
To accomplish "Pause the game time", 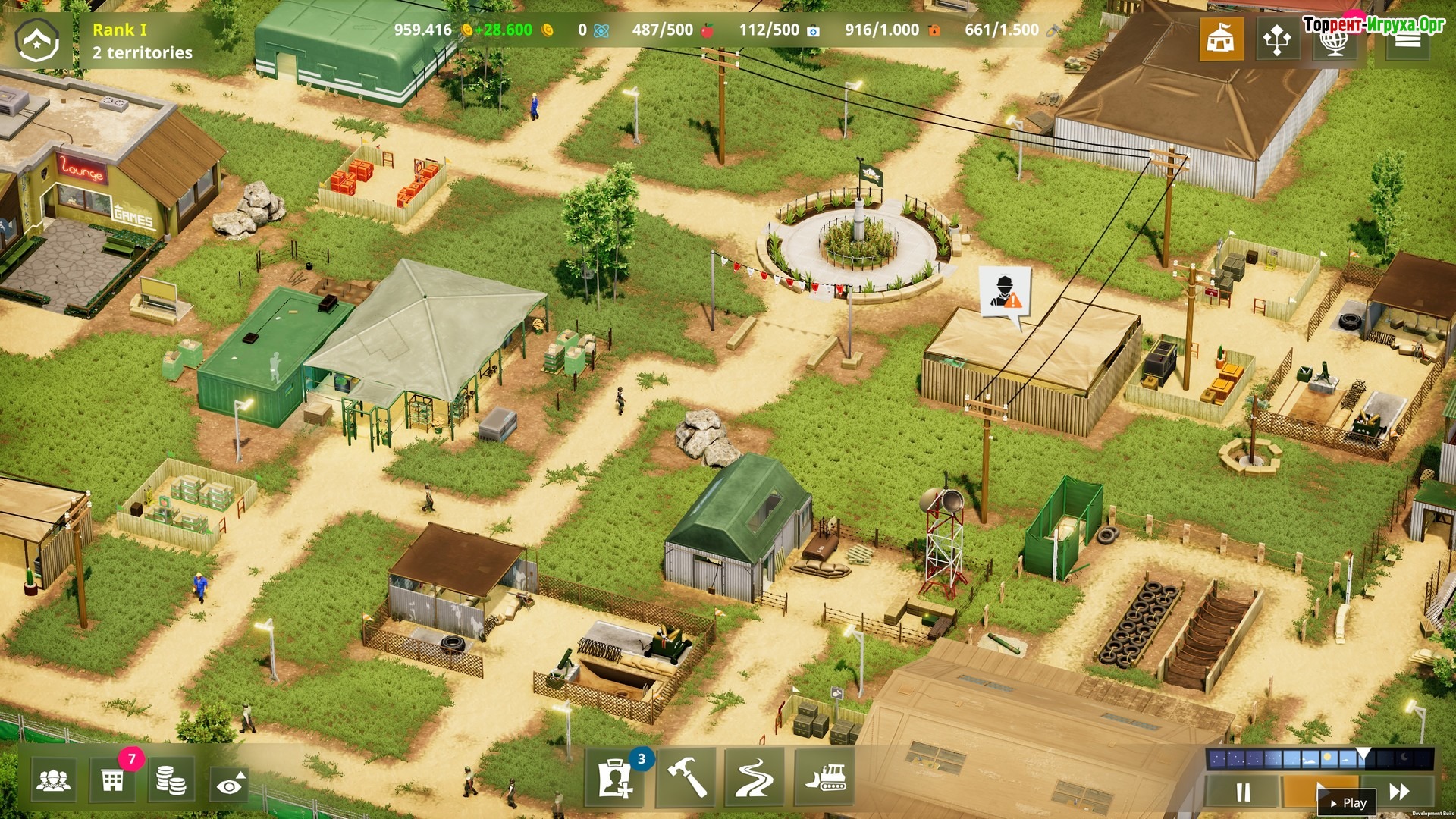I will 1243,792.
